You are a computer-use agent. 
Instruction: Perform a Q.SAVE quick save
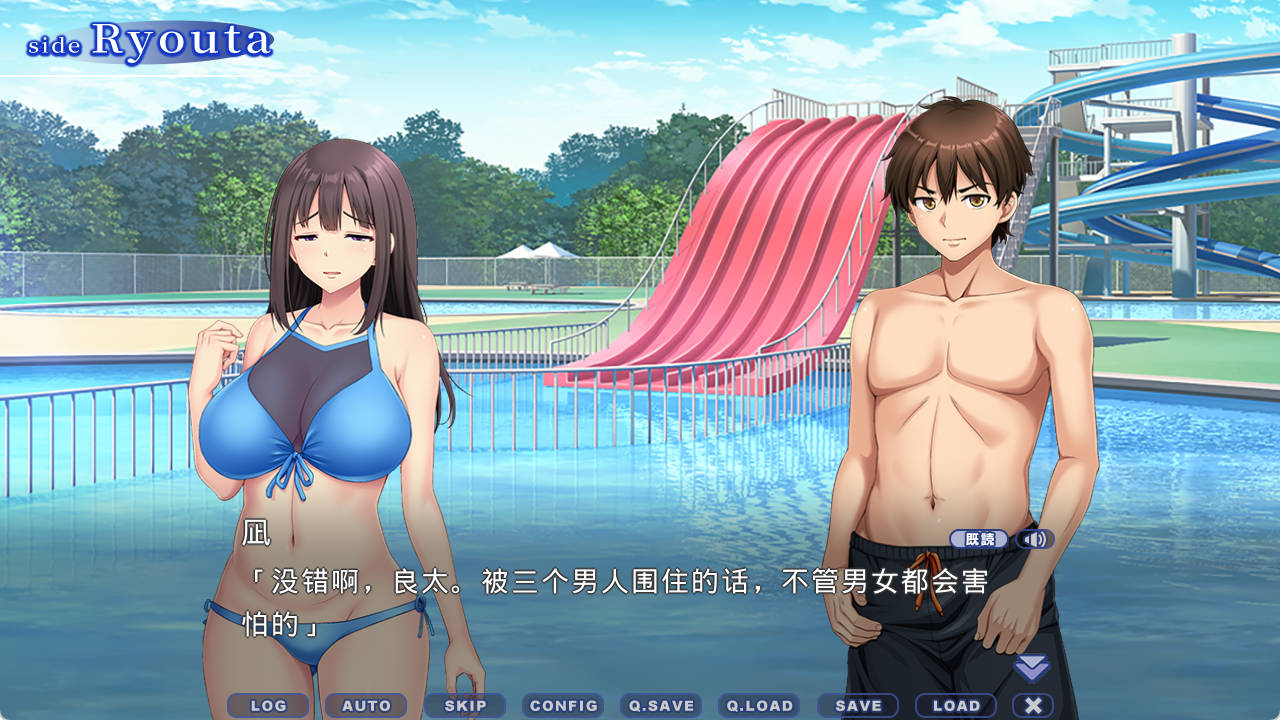662,705
